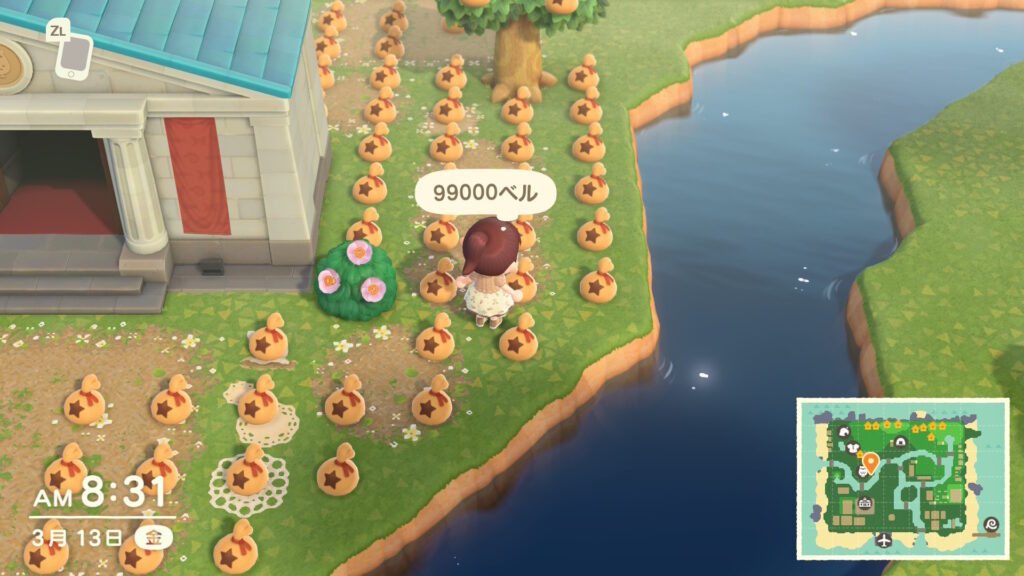Select the airport plane marker on minimap
The image size is (1024, 576).
[884, 541]
